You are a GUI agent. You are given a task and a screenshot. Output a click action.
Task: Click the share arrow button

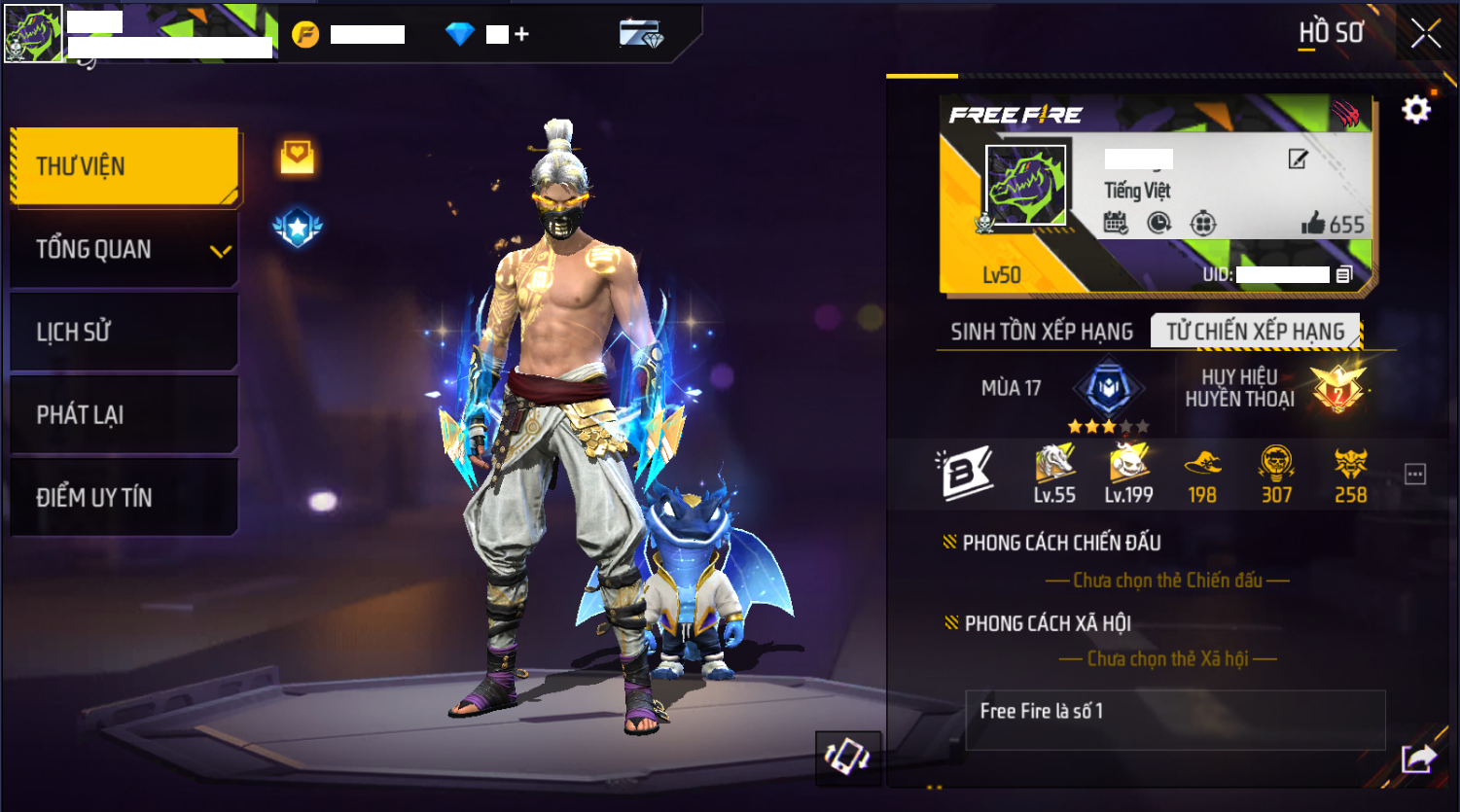point(1418,758)
